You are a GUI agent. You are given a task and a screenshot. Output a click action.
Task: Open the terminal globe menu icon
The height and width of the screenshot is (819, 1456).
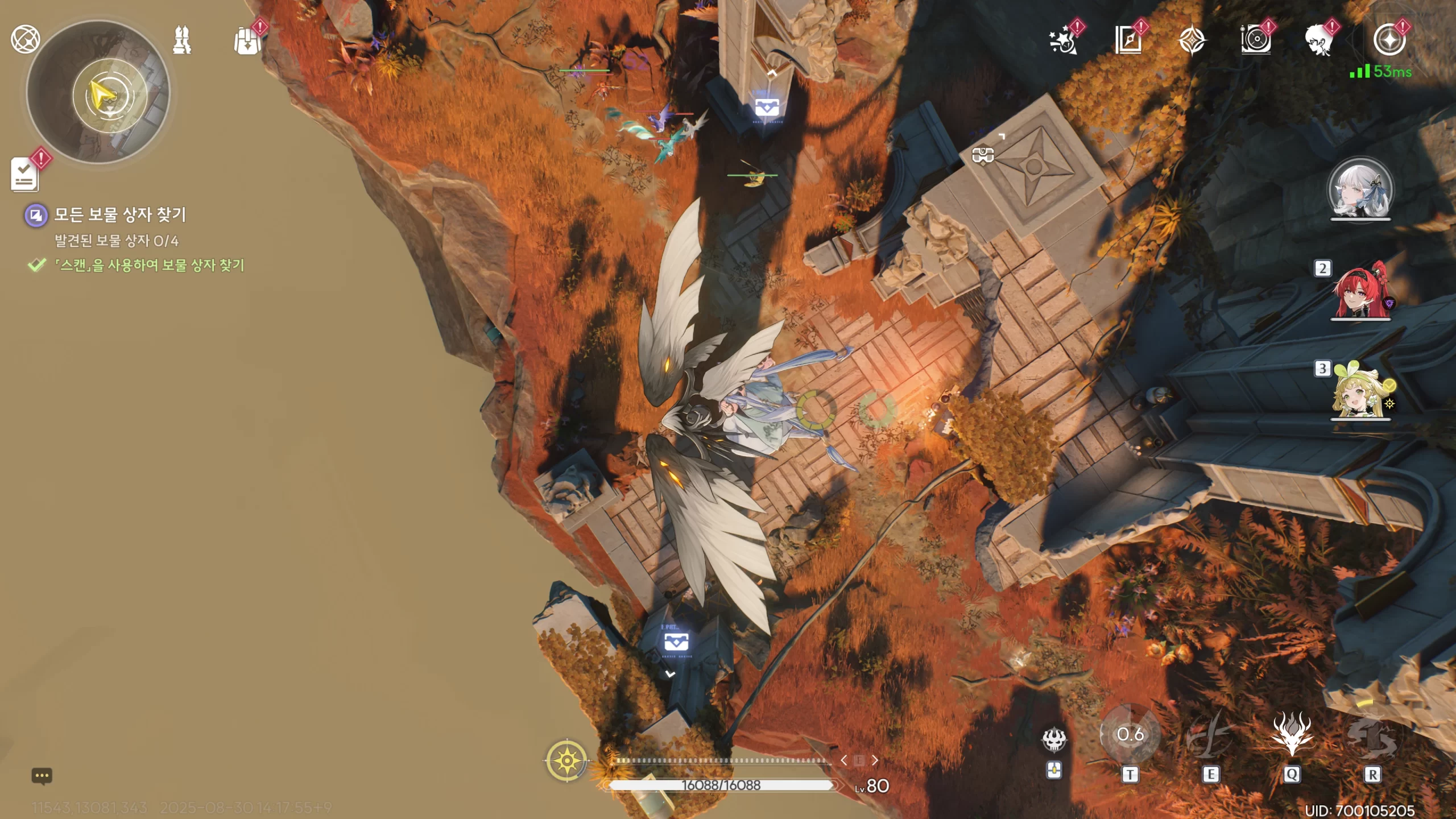[x=25, y=39]
